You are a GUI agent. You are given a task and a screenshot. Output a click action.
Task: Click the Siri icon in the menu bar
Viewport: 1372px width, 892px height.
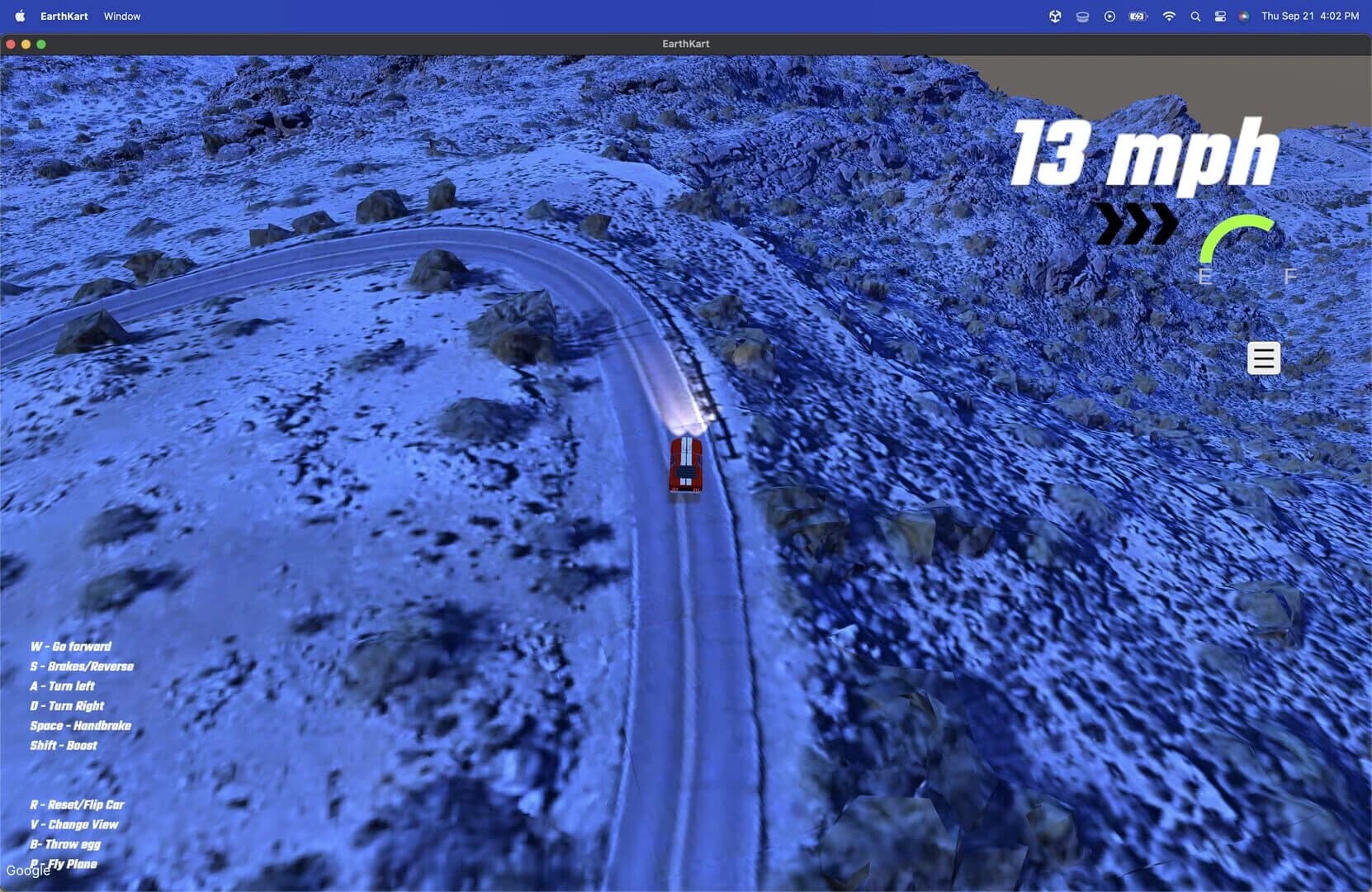coord(1243,16)
